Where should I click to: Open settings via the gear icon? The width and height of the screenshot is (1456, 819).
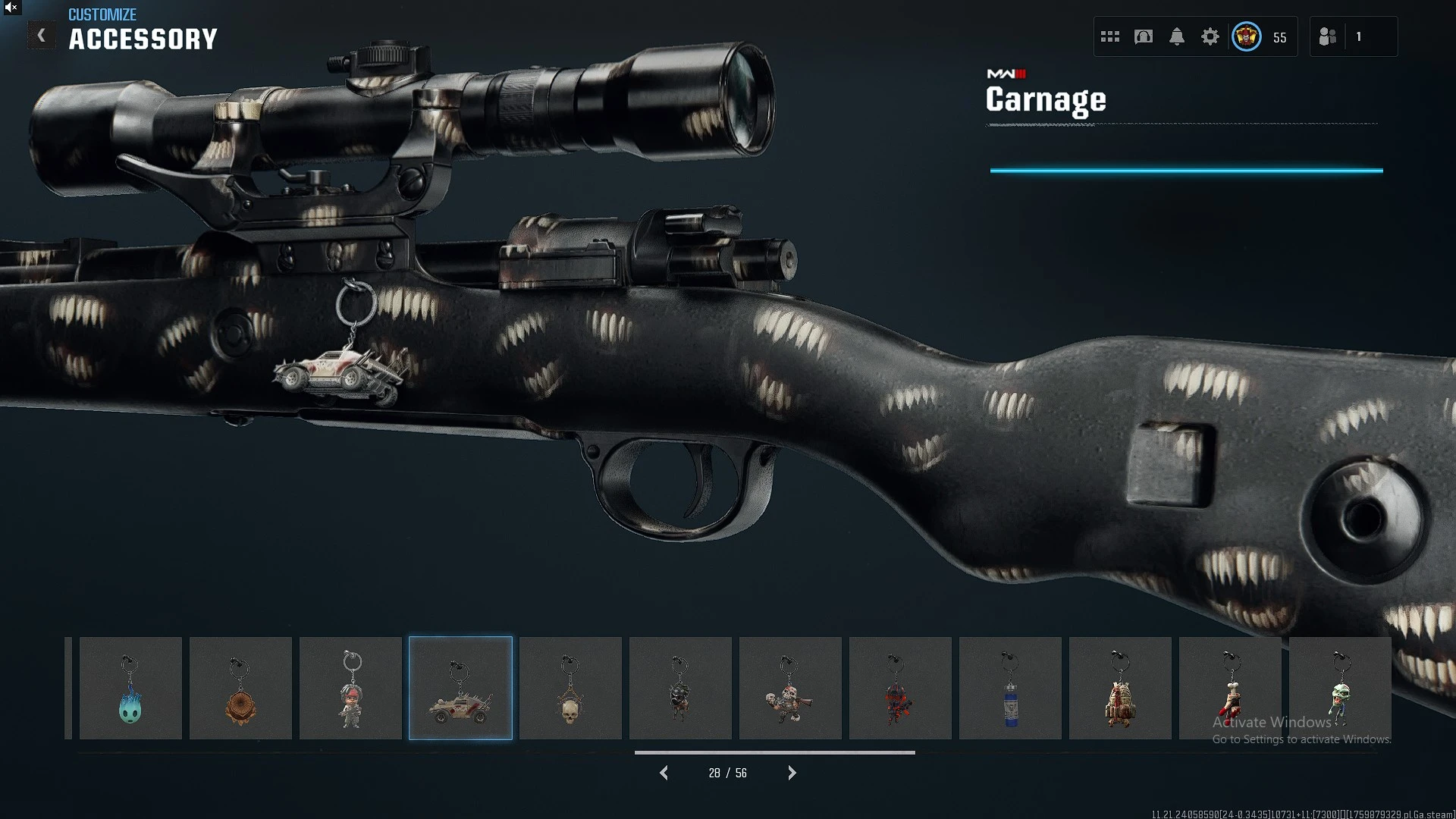[1210, 36]
